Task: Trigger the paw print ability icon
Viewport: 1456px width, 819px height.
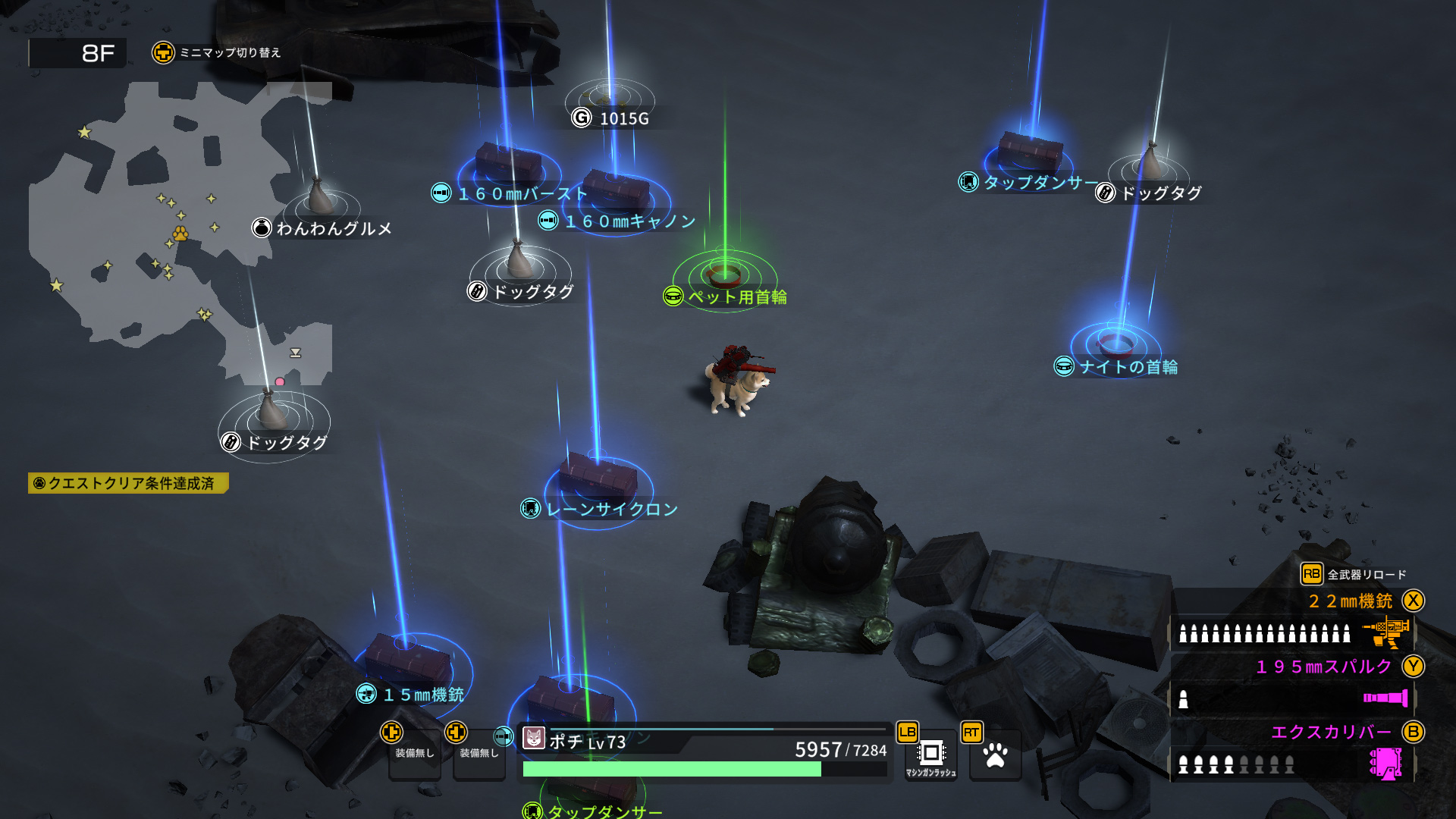Action: coord(995,755)
